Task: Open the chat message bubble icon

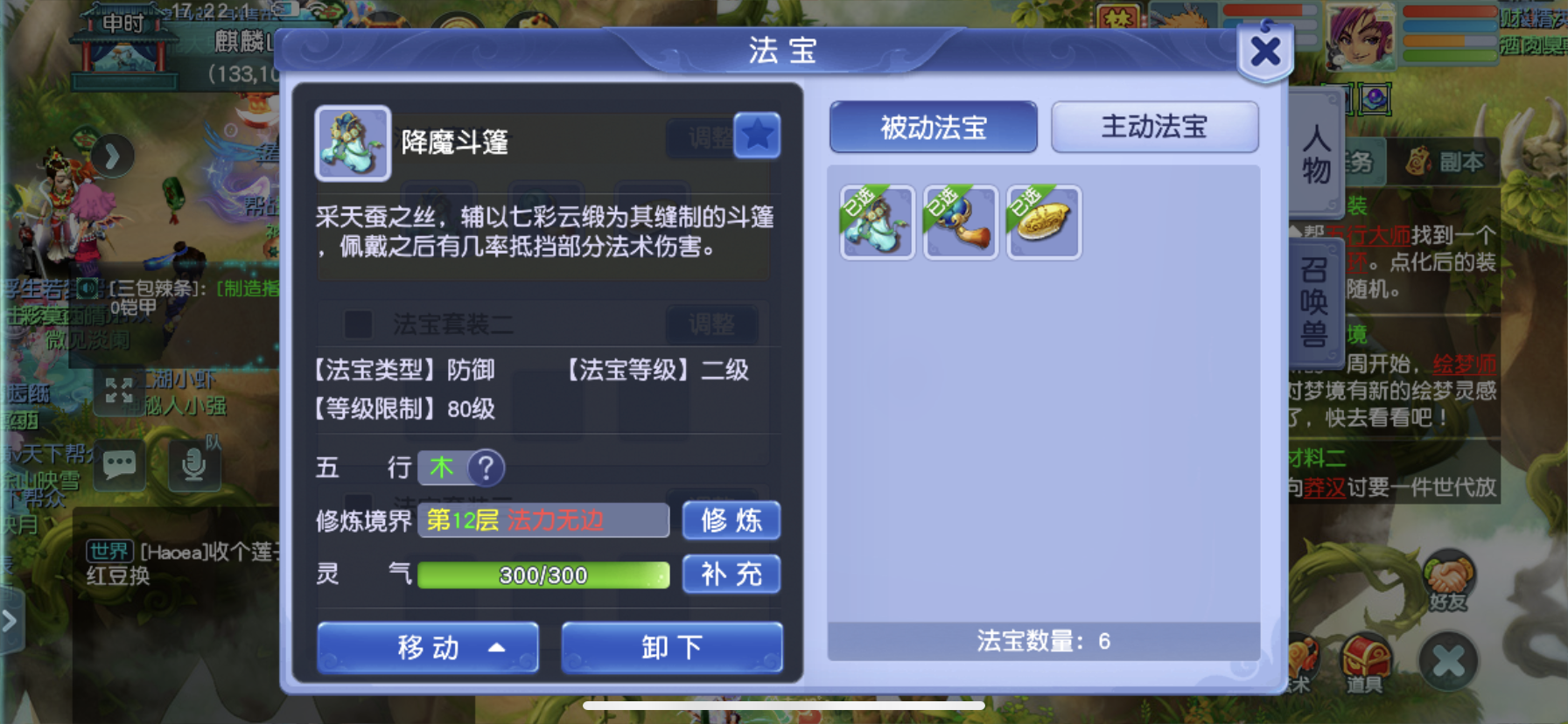Action: click(x=119, y=465)
